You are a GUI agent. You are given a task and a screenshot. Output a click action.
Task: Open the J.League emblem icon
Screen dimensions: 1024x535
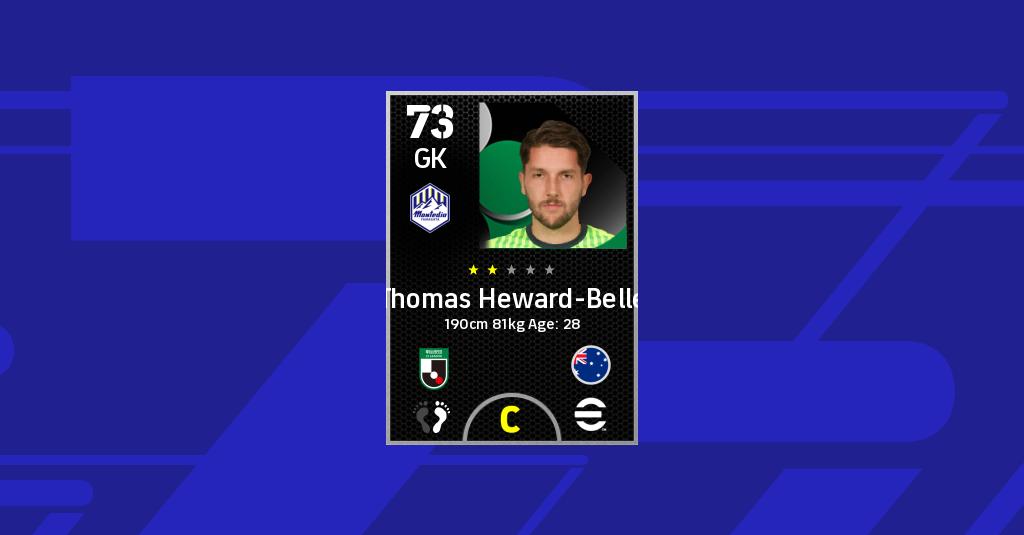433,367
